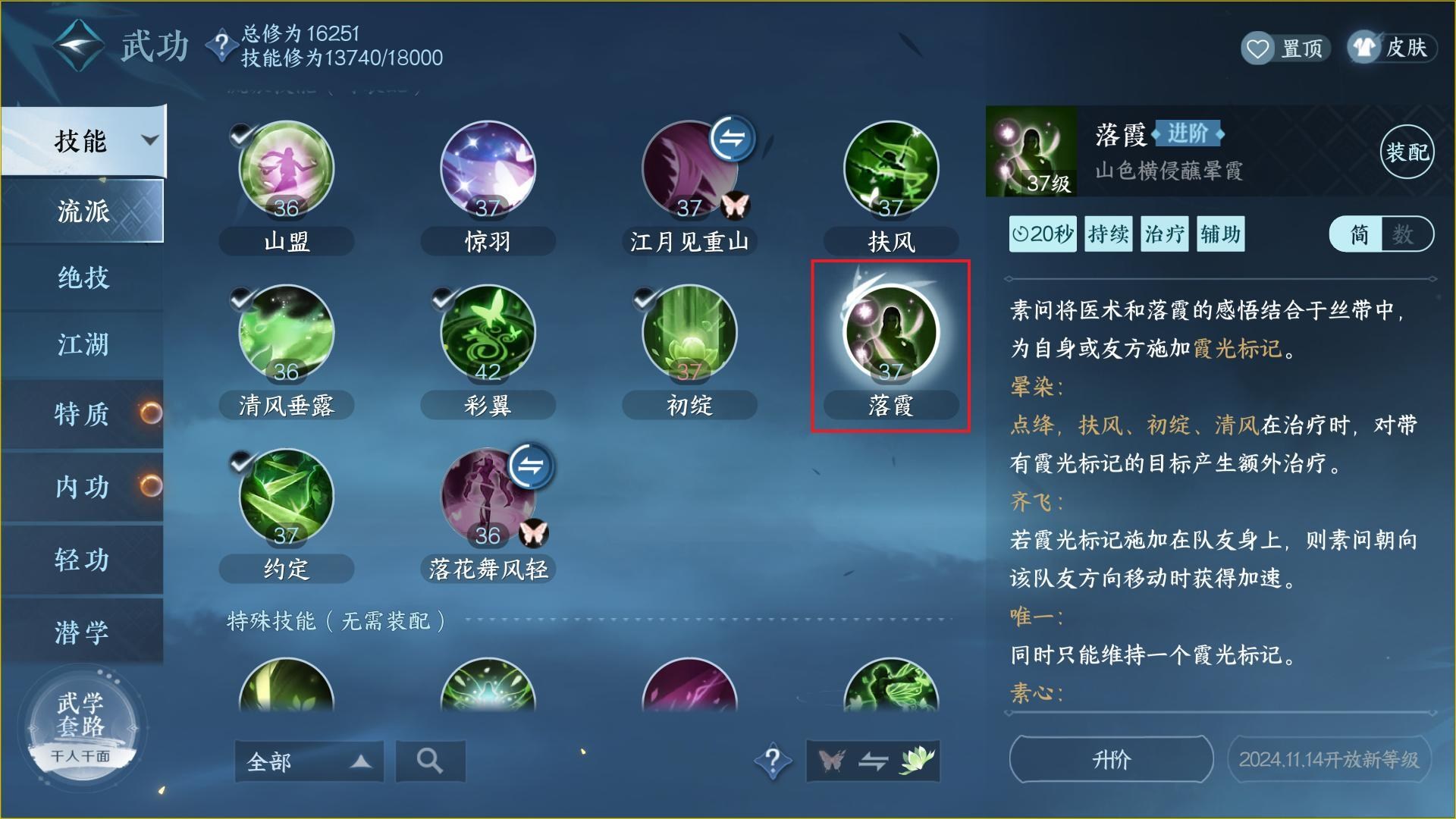
Task: Switch to the 流派 tab
Action: point(80,211)
